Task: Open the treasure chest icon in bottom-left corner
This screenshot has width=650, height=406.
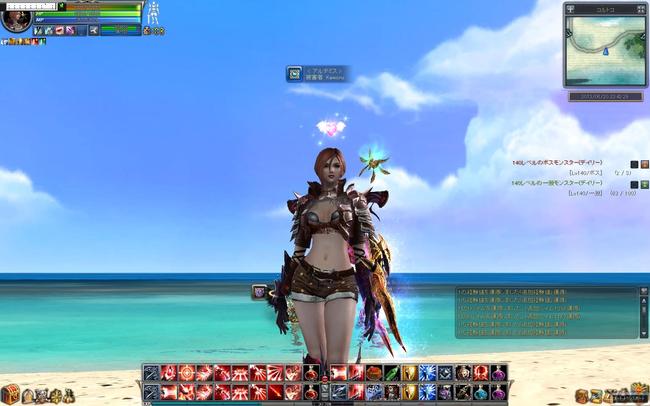Action: [10, 394]
